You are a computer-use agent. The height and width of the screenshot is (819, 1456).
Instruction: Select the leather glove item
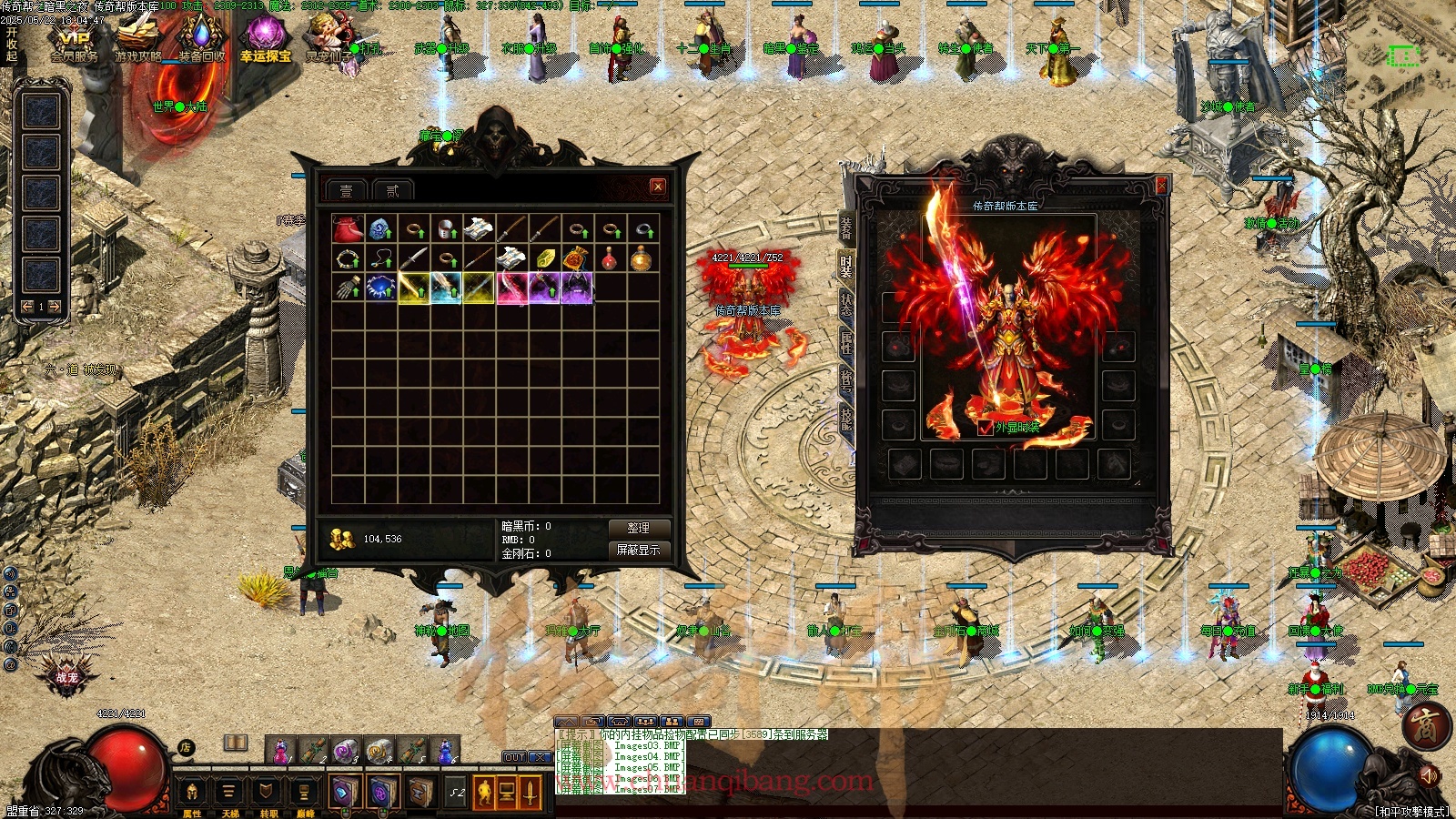(x=348, y=288)
